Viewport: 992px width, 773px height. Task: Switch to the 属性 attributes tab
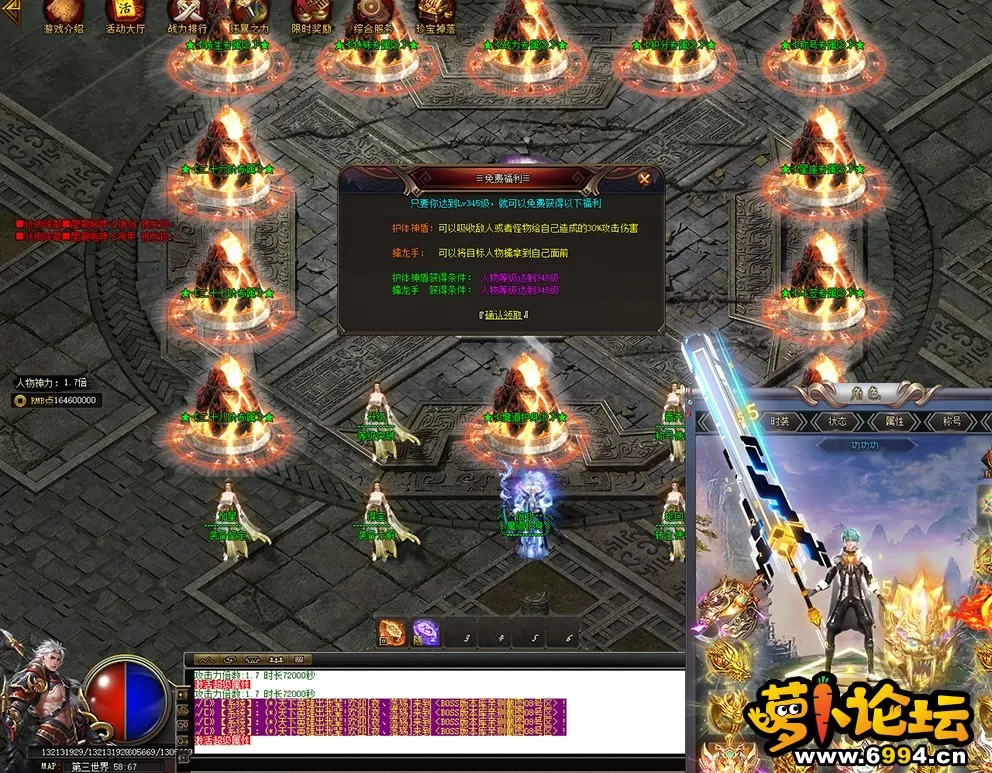(x=893, y=422)
